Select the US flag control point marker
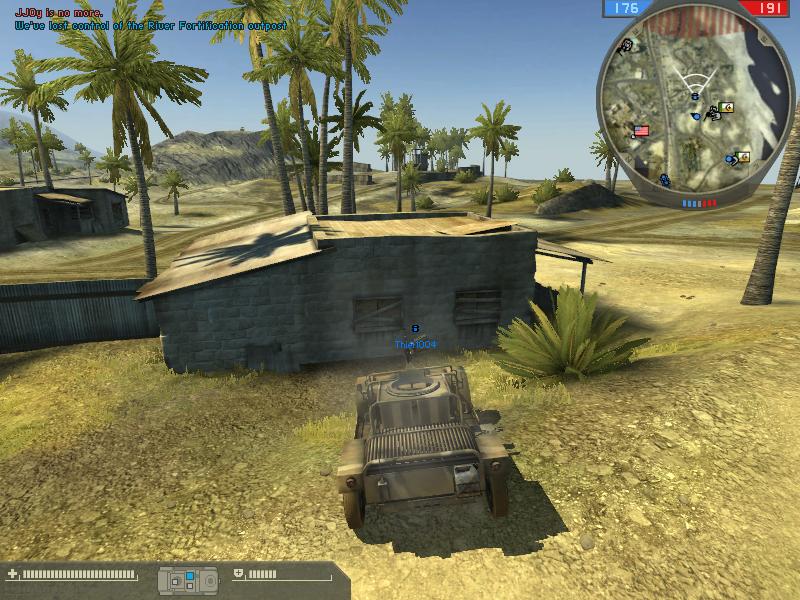This screenshot has width=800, height=600. (641, 130)
